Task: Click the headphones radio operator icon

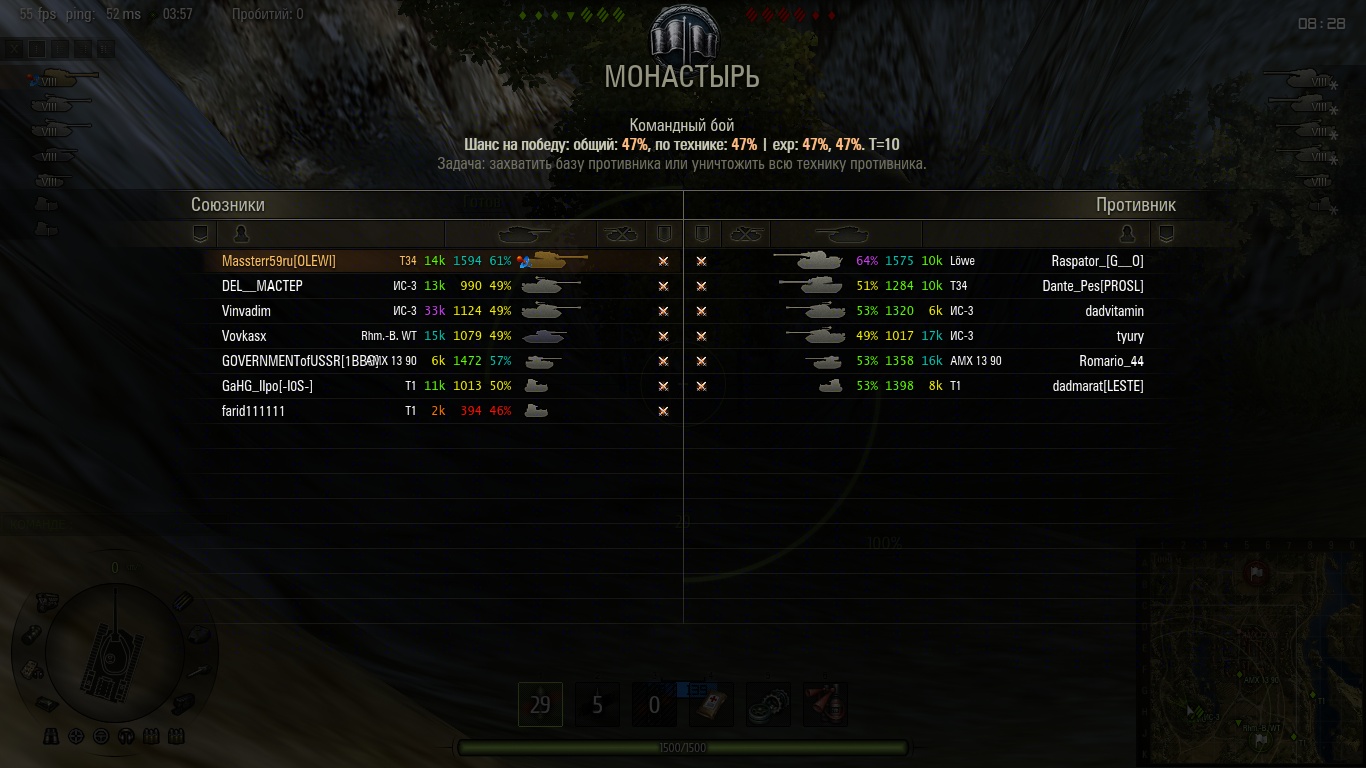Action: [x=126, y=737]
